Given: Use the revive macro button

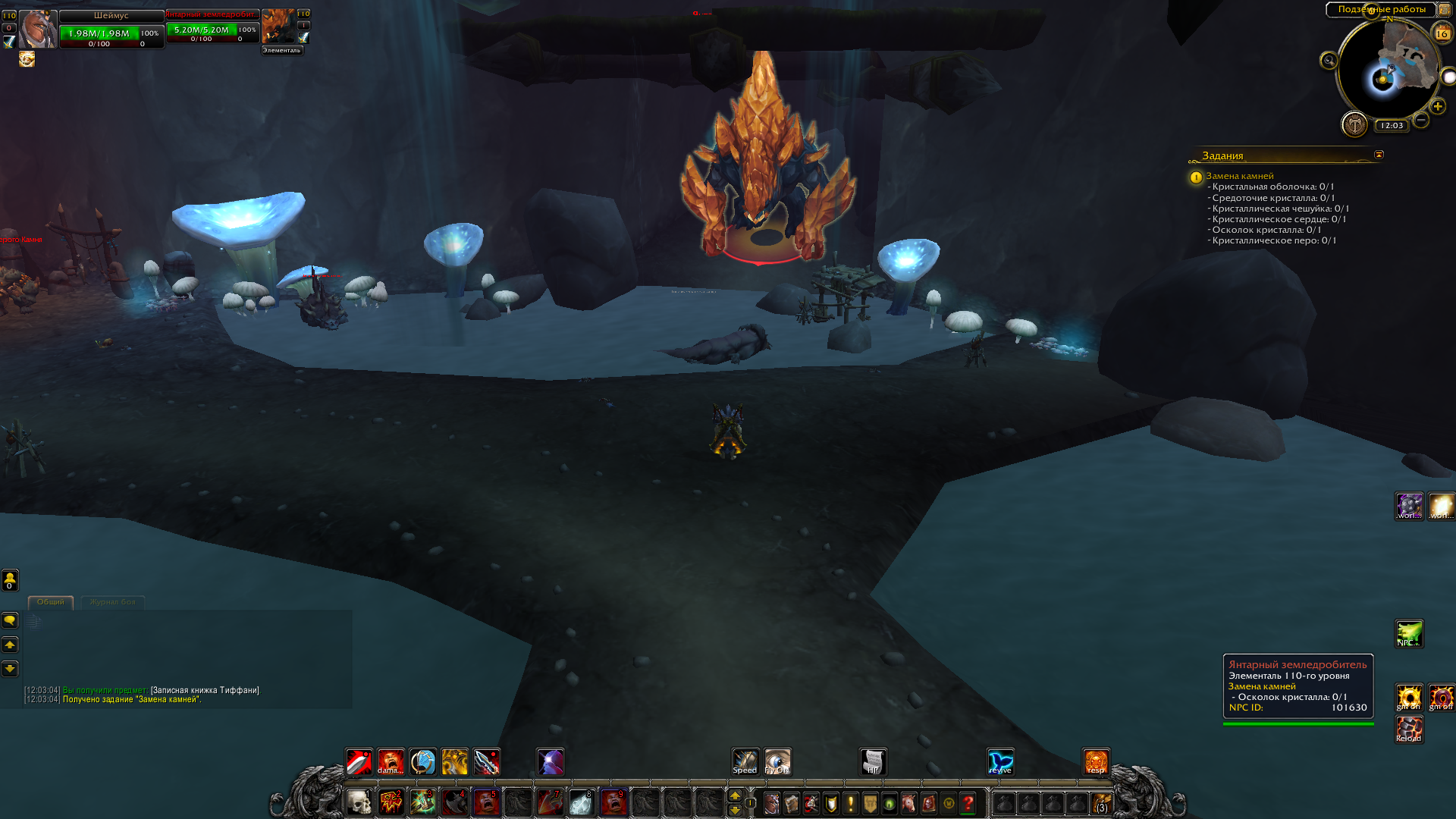Looking at the screenshot, I should tap(1000, 761).
